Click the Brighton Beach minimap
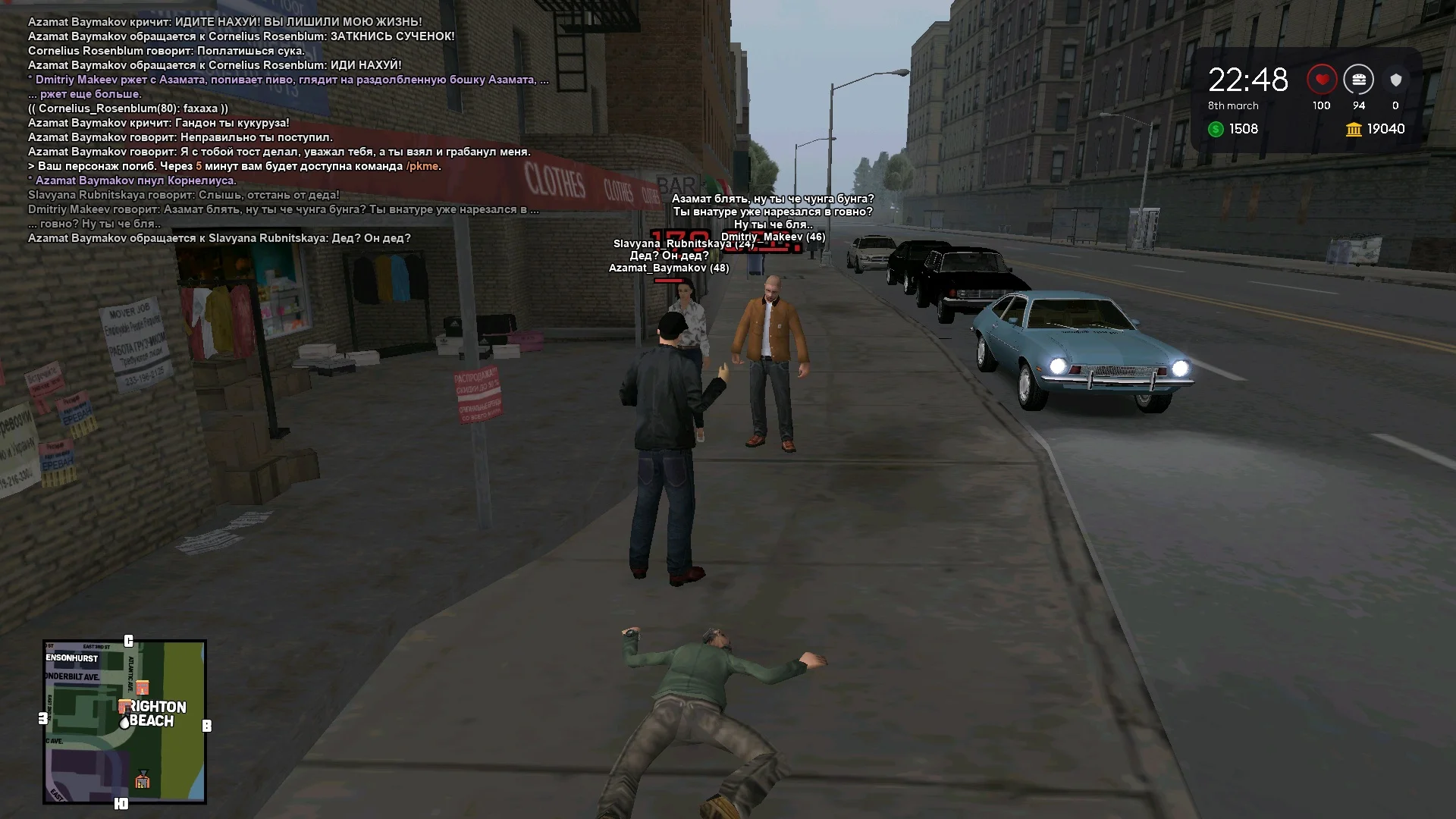1456x819 pixels. coord(124,721)
